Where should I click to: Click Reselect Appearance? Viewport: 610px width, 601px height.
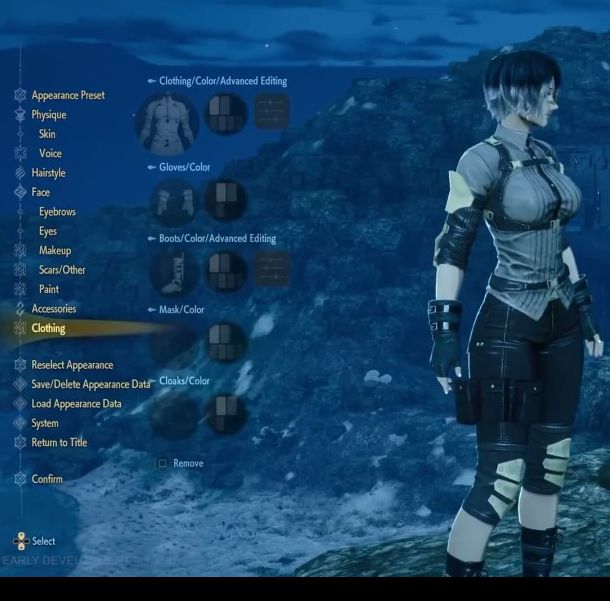[x=72, y=365]
